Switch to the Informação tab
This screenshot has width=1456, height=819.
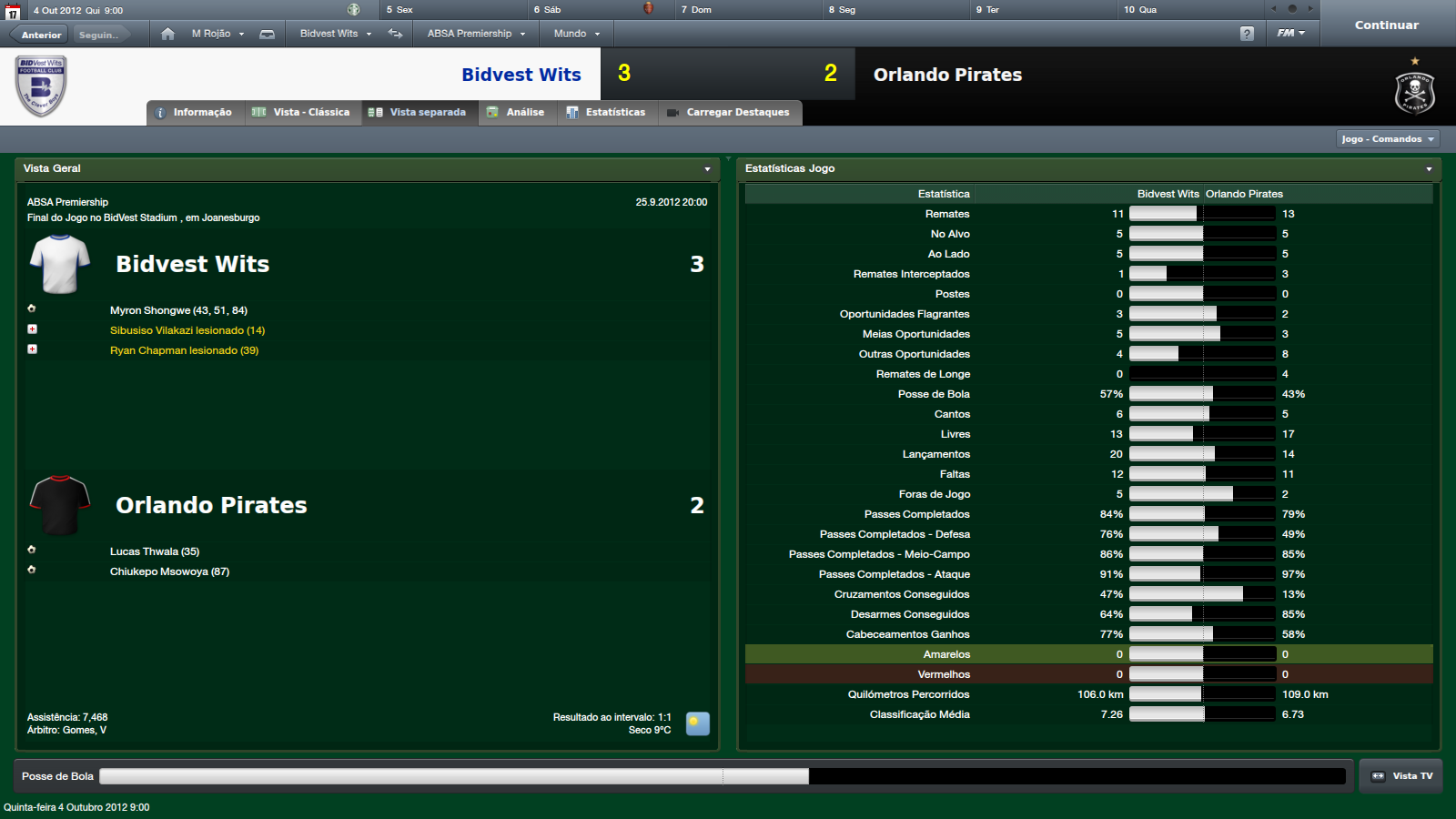[x=194, y=113]
